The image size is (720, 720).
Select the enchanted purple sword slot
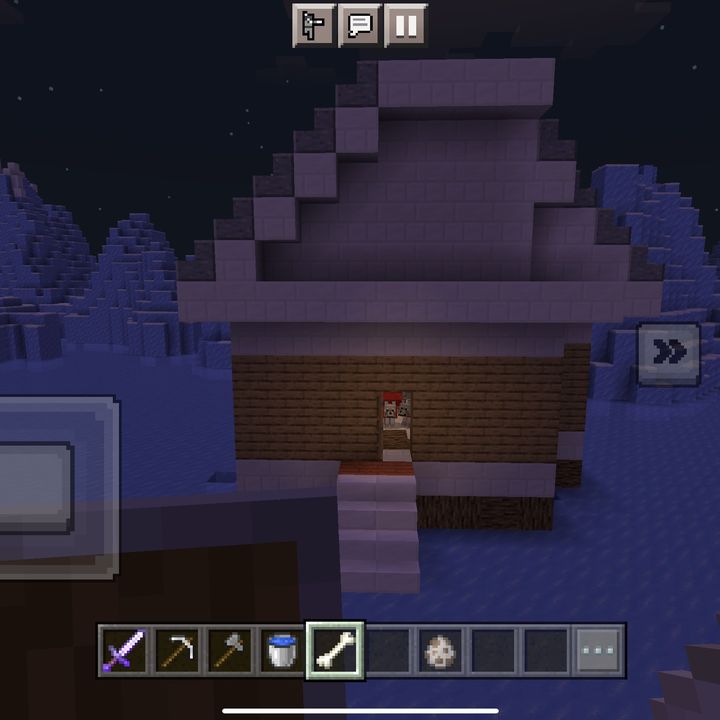tap(125, 651)
